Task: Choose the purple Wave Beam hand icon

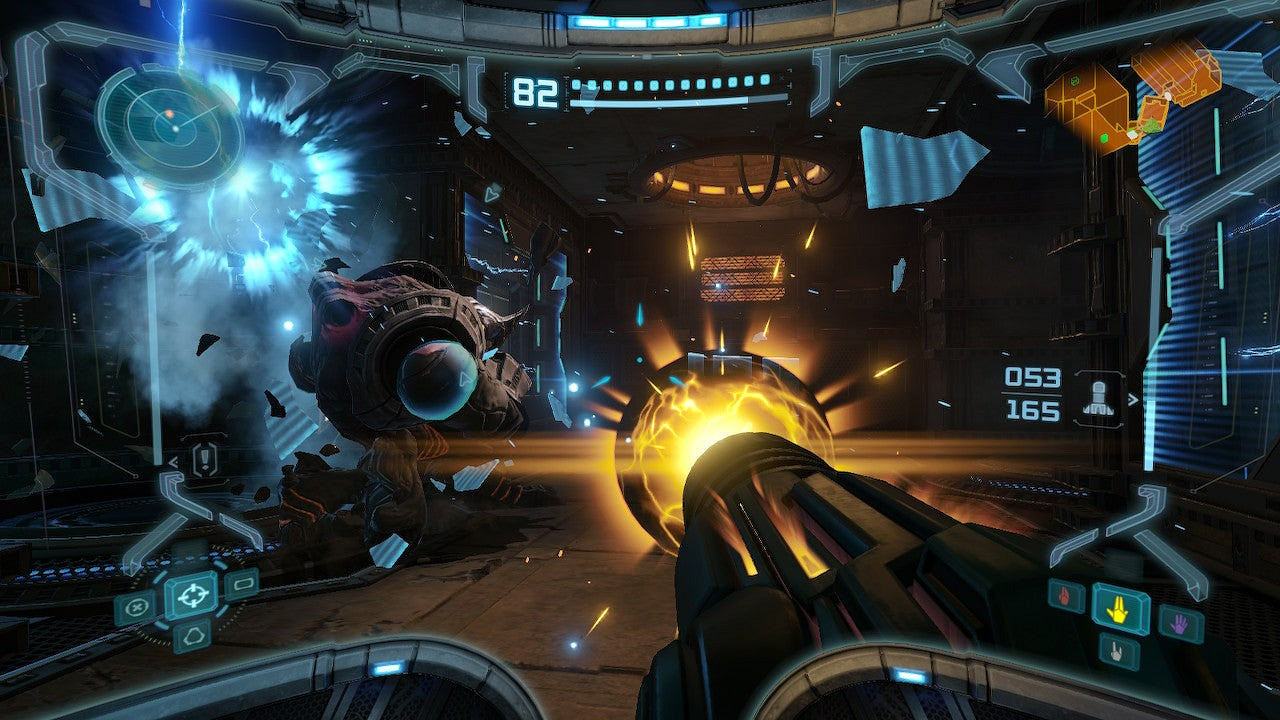Action: pyautogui.click(x=1180, y=622)
